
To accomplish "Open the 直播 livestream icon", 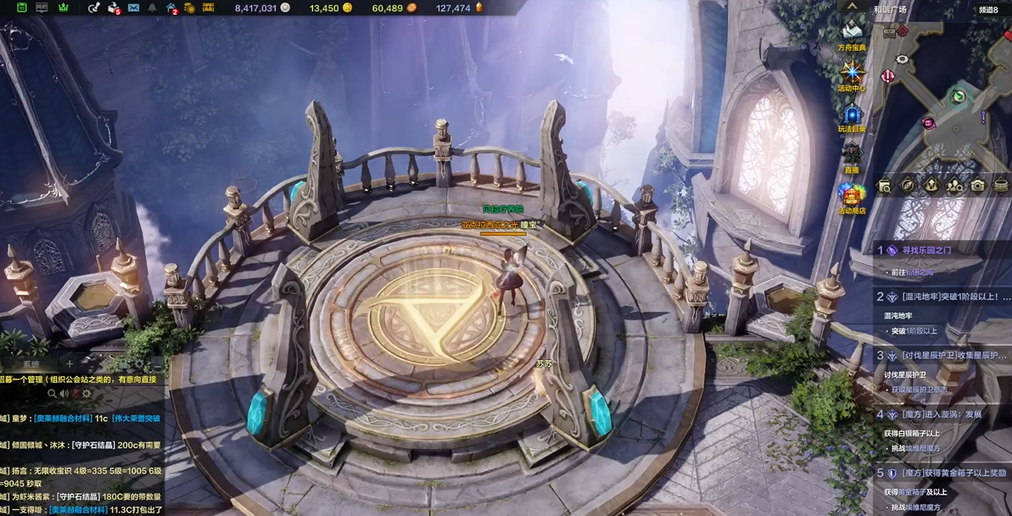I will click(852, 153).
